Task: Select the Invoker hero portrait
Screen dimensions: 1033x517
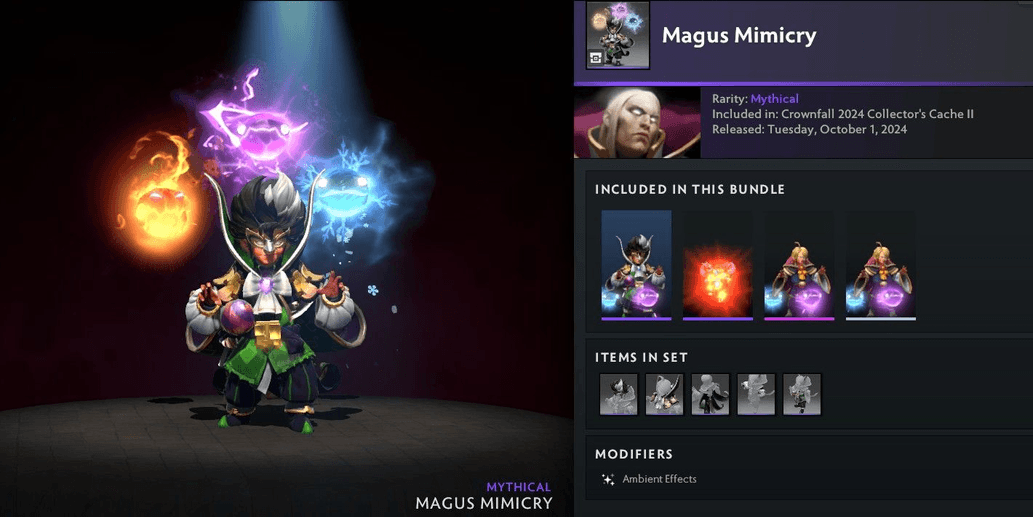Action: click(x=637, y=122)
